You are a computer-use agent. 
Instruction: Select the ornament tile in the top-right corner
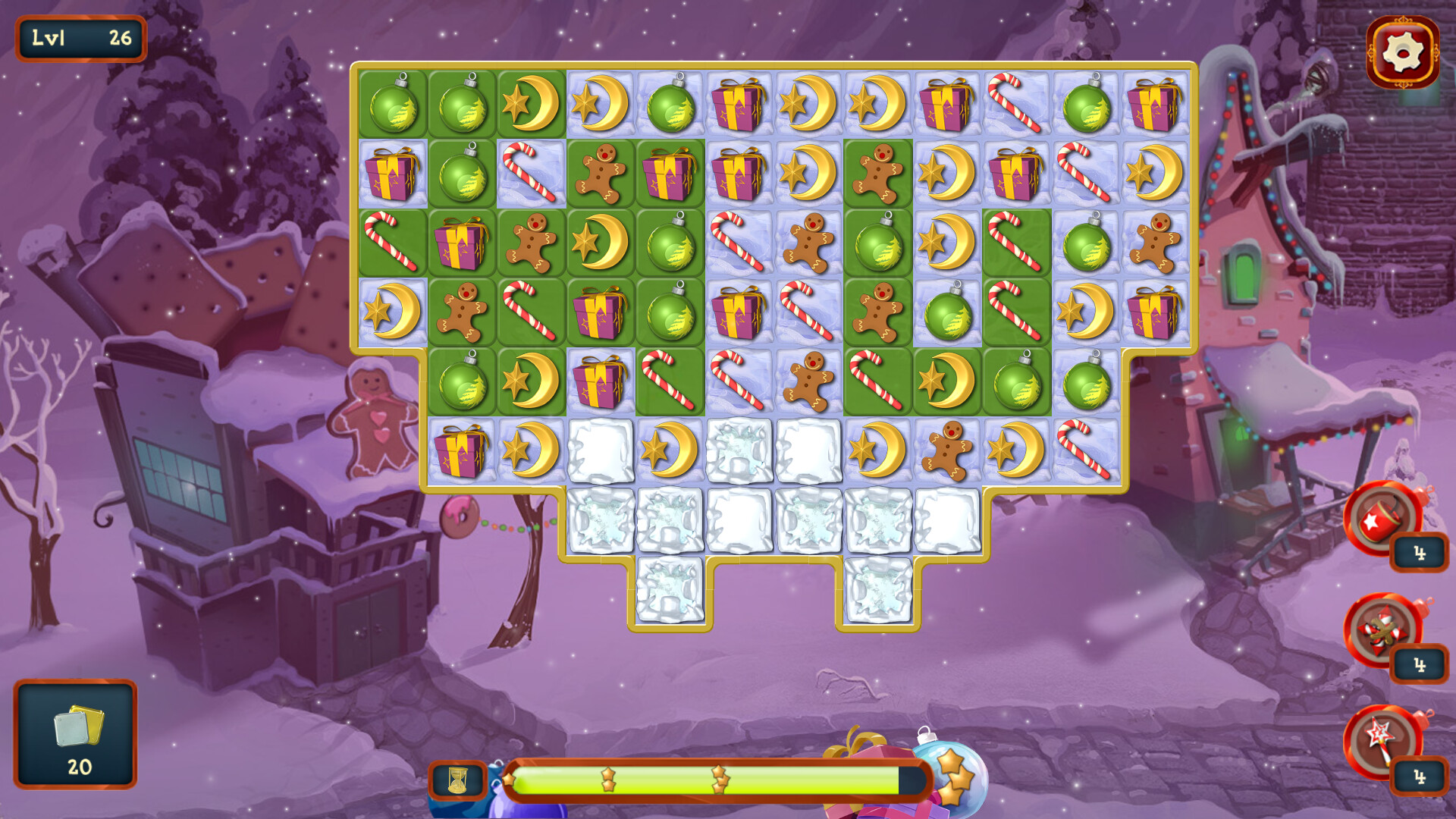[x=1087, y=105]
